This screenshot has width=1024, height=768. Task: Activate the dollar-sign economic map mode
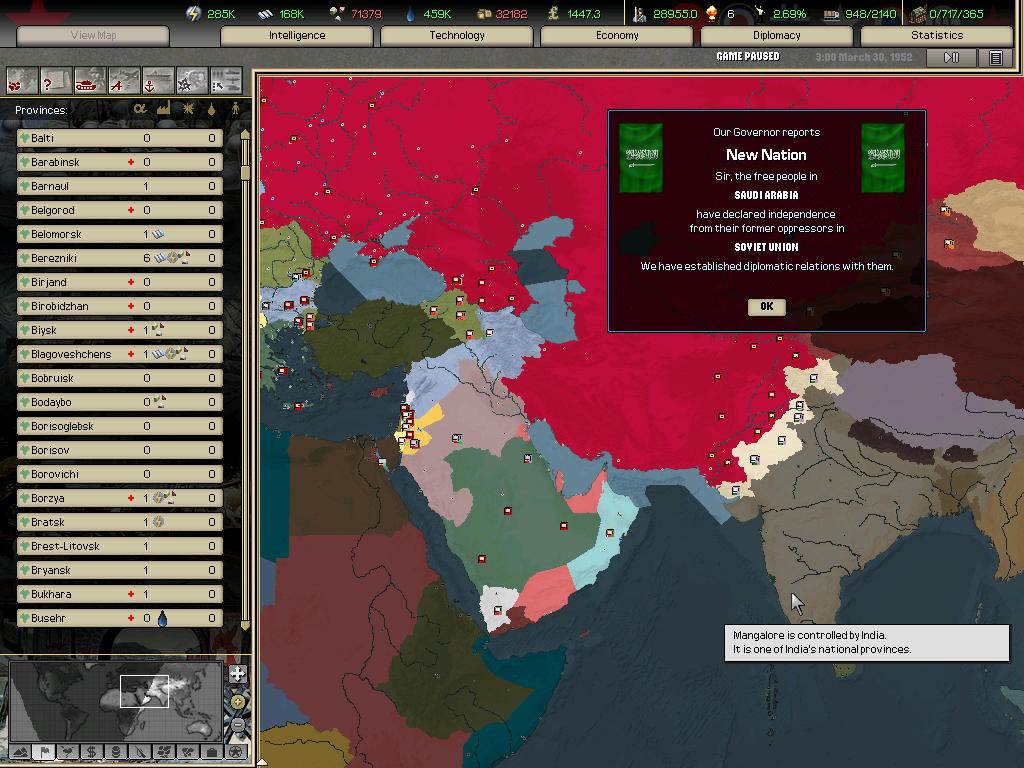click(x=91, y=751)
